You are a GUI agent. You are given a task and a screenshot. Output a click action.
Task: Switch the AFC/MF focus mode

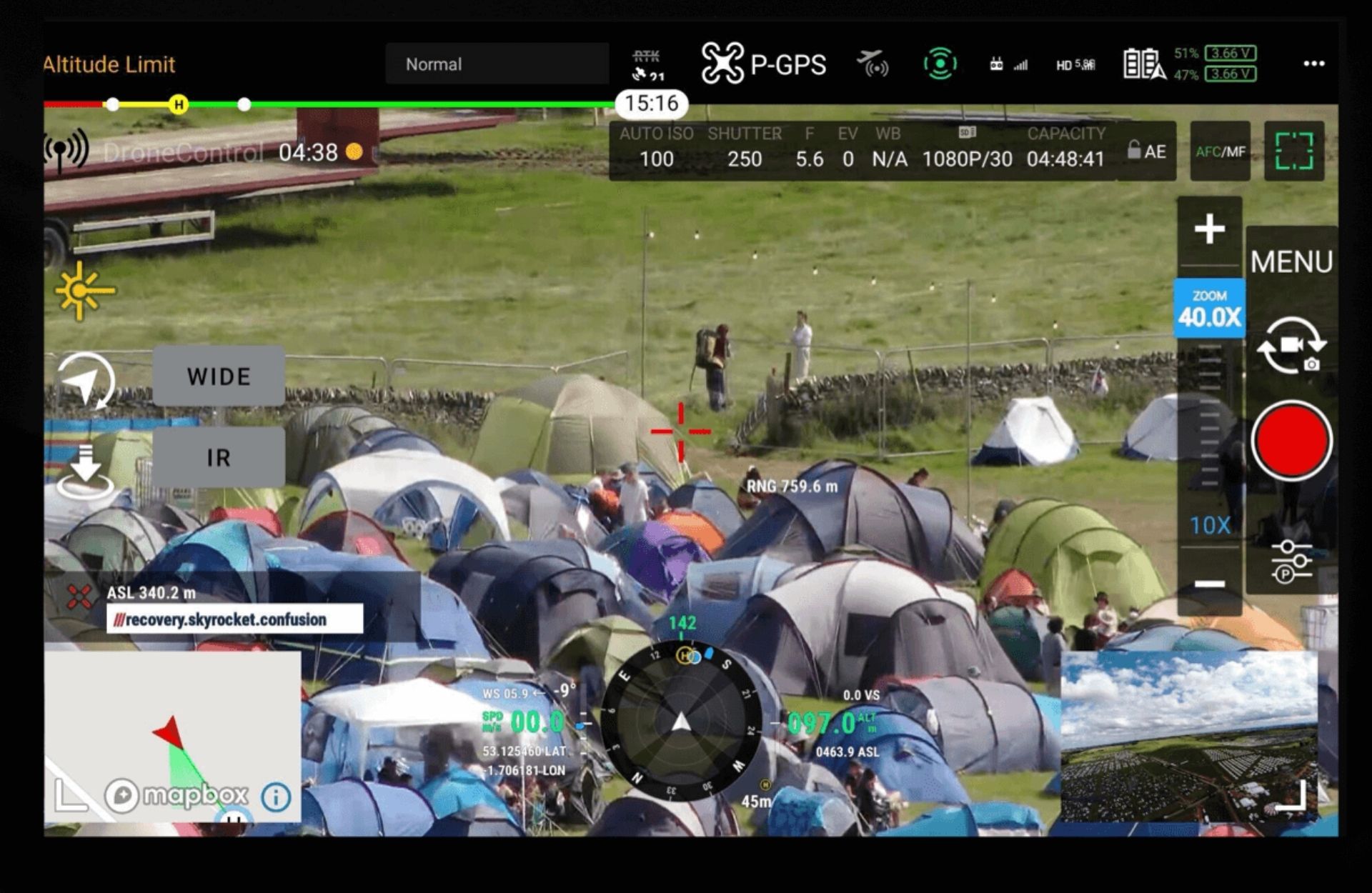1220,151
